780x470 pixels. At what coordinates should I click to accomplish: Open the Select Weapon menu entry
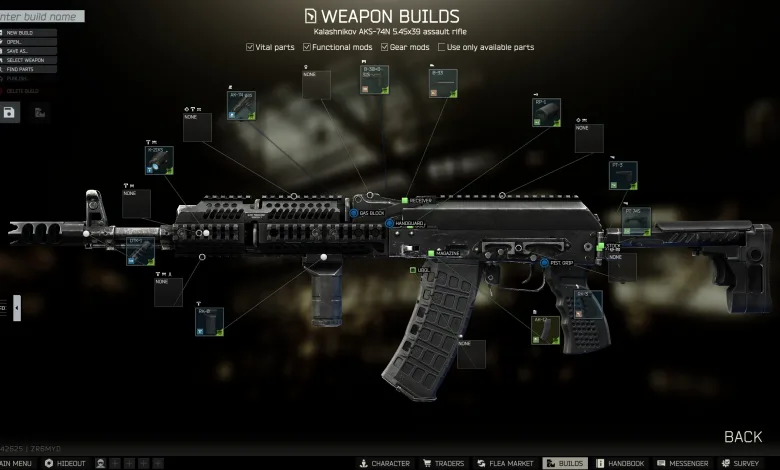[25, 61]
